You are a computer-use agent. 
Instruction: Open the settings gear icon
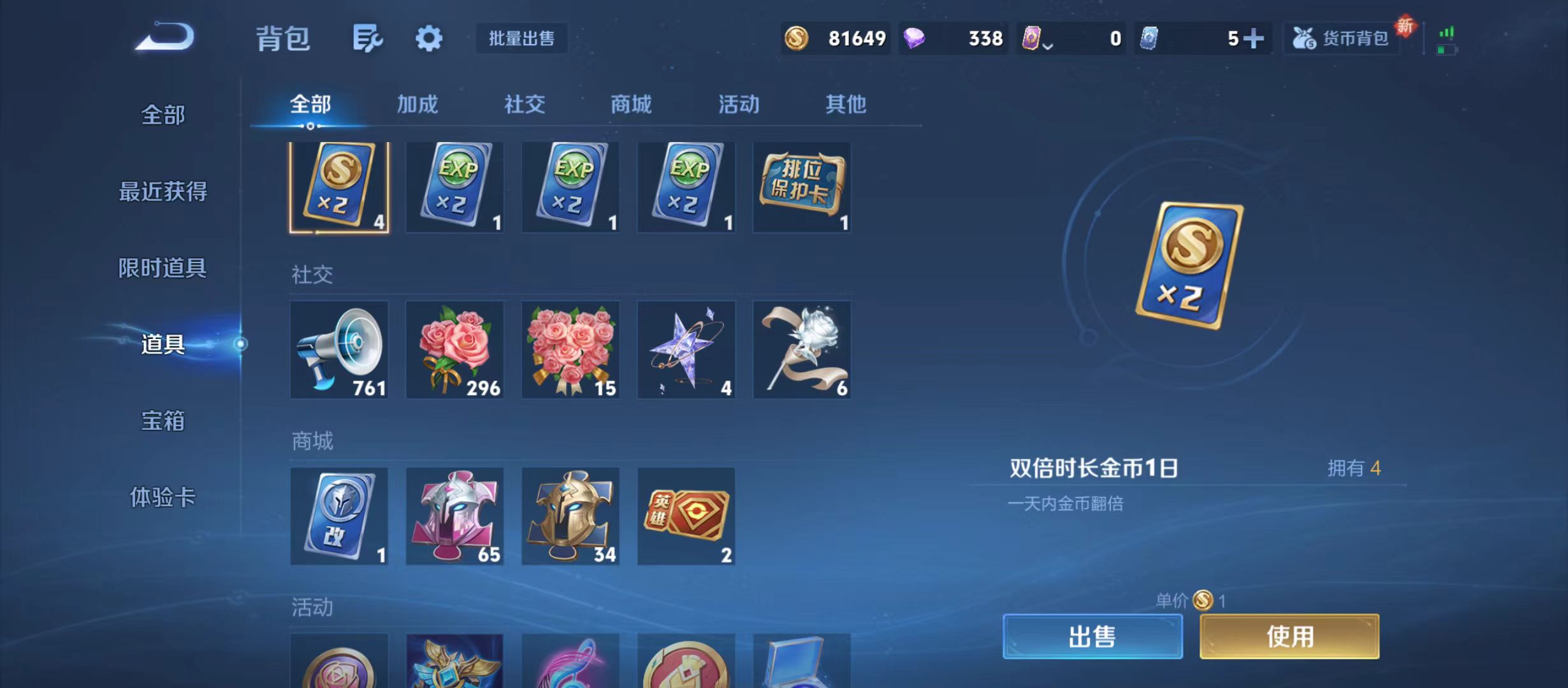tap(428, 38)
